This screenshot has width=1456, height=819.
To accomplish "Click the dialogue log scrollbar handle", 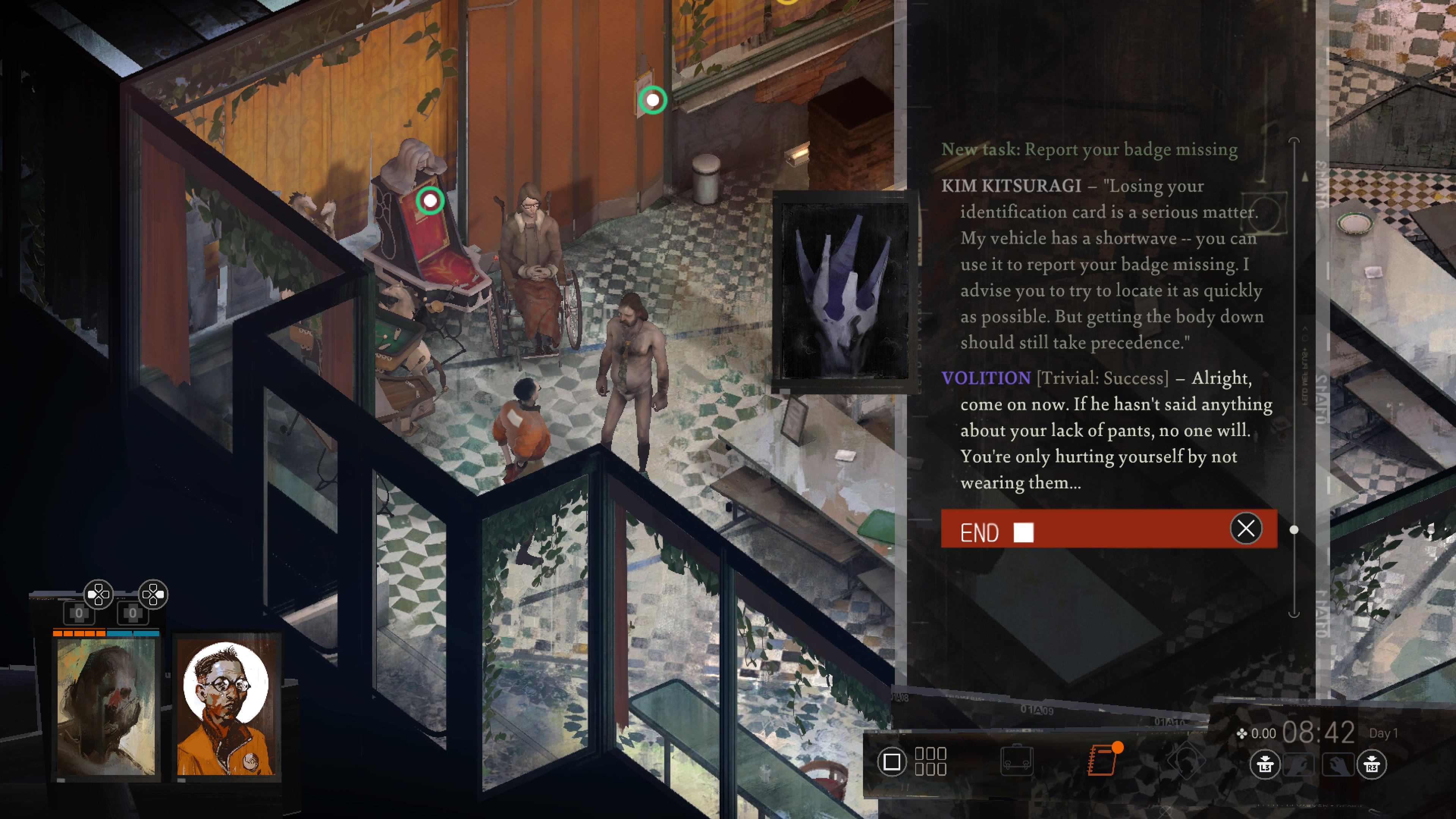I will click(x=1294, y=530).
